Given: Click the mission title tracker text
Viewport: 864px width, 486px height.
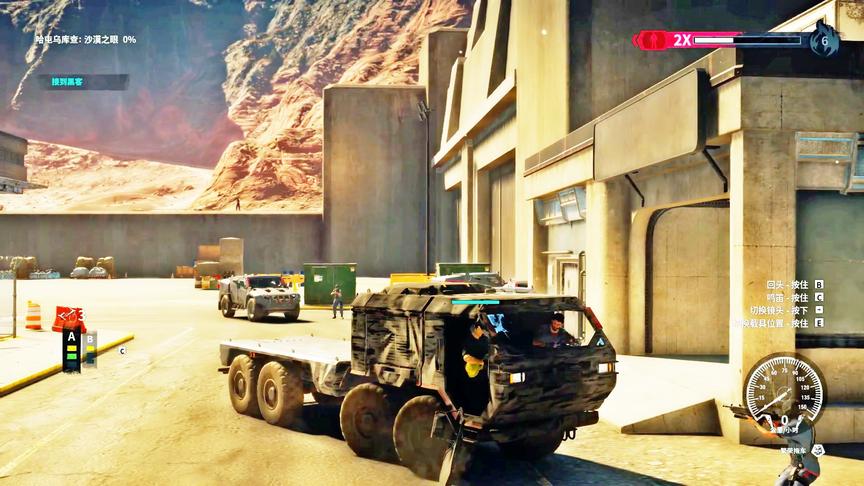Looking at the screenshot, I should tap(86, 40).
